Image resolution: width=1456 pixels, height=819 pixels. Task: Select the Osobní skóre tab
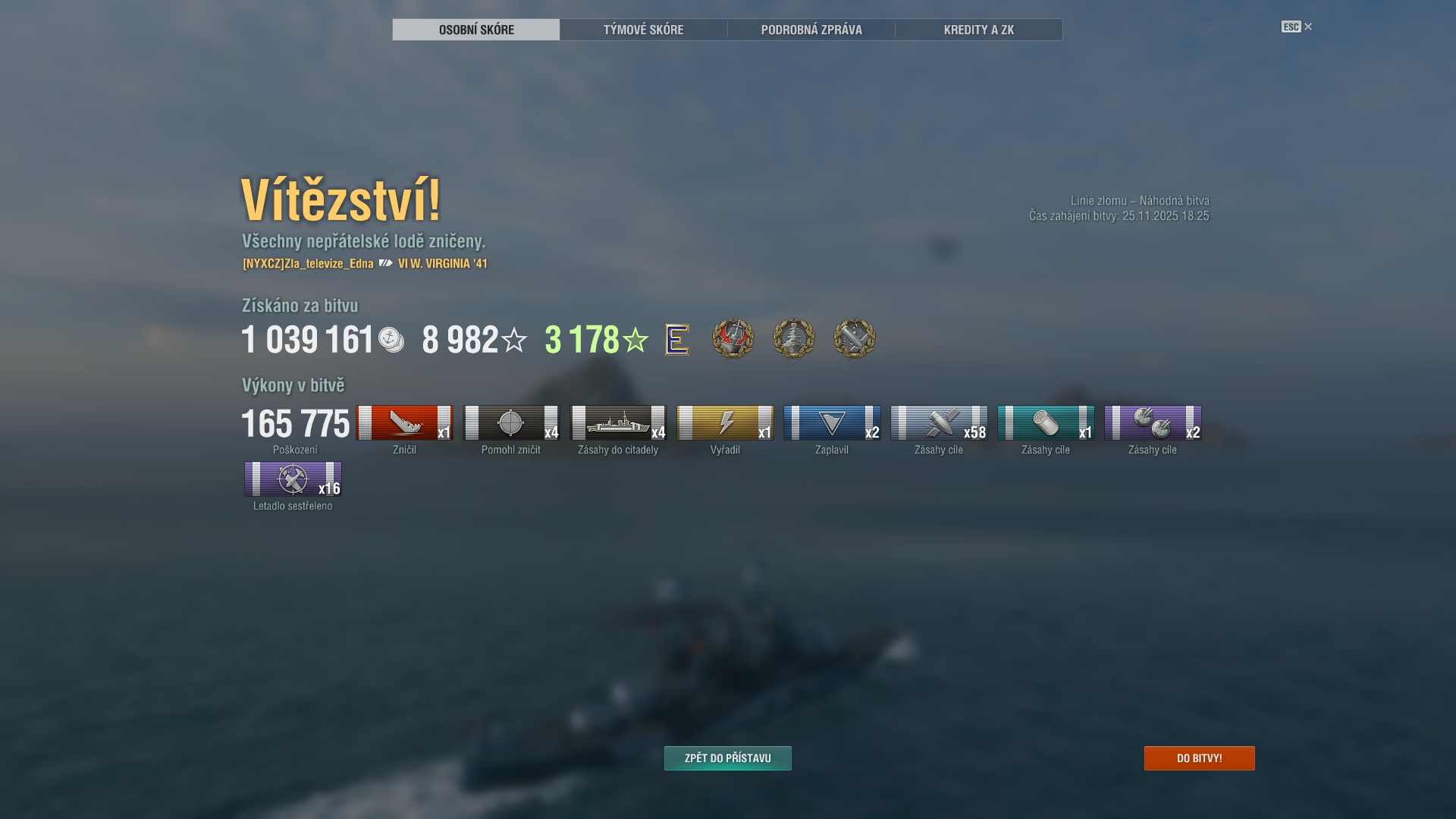pos(476,30)
